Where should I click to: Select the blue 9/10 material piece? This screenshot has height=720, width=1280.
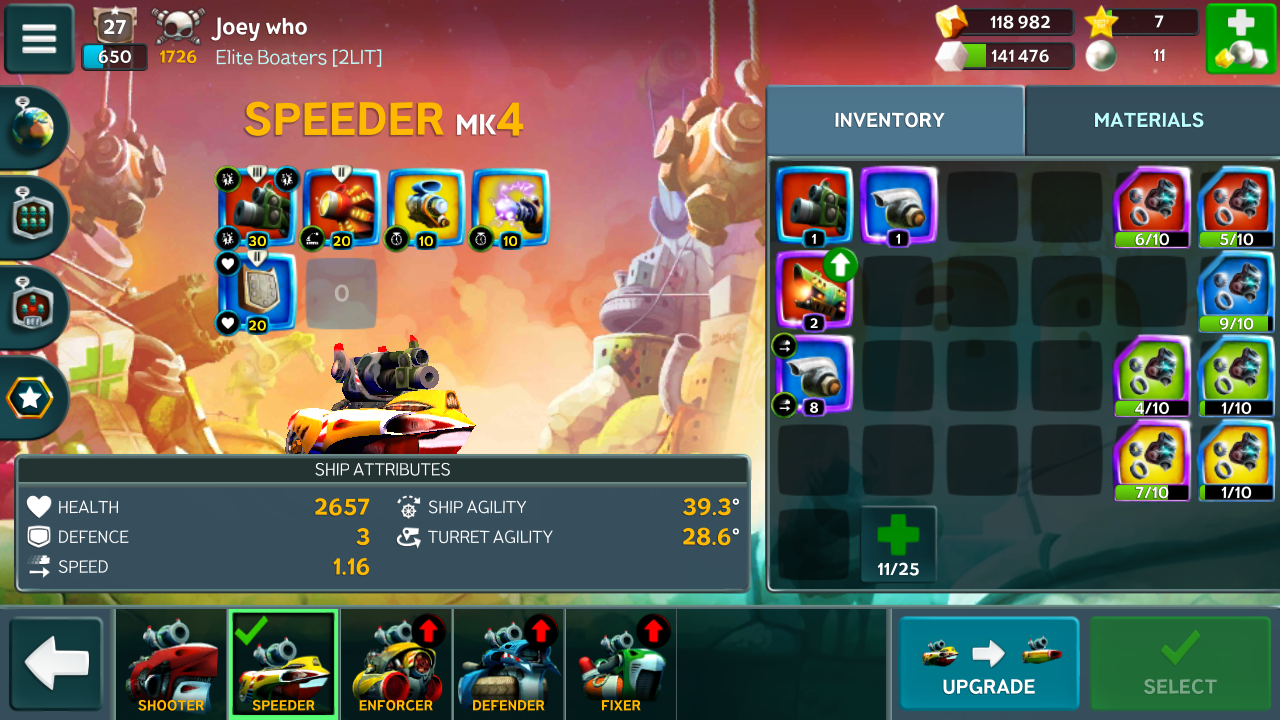[x=1236, y=291]
